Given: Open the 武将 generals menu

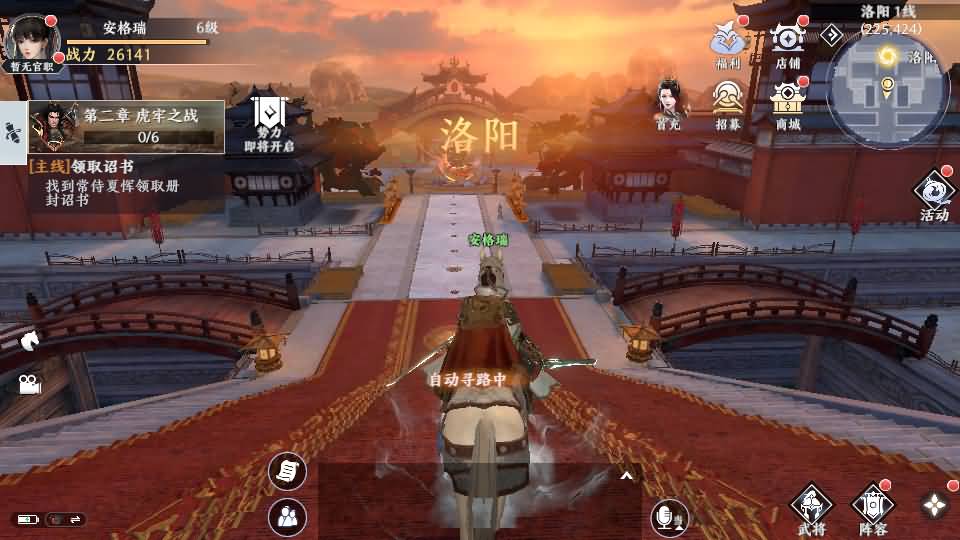Looking at the screenshot, I should click(812, 508).
